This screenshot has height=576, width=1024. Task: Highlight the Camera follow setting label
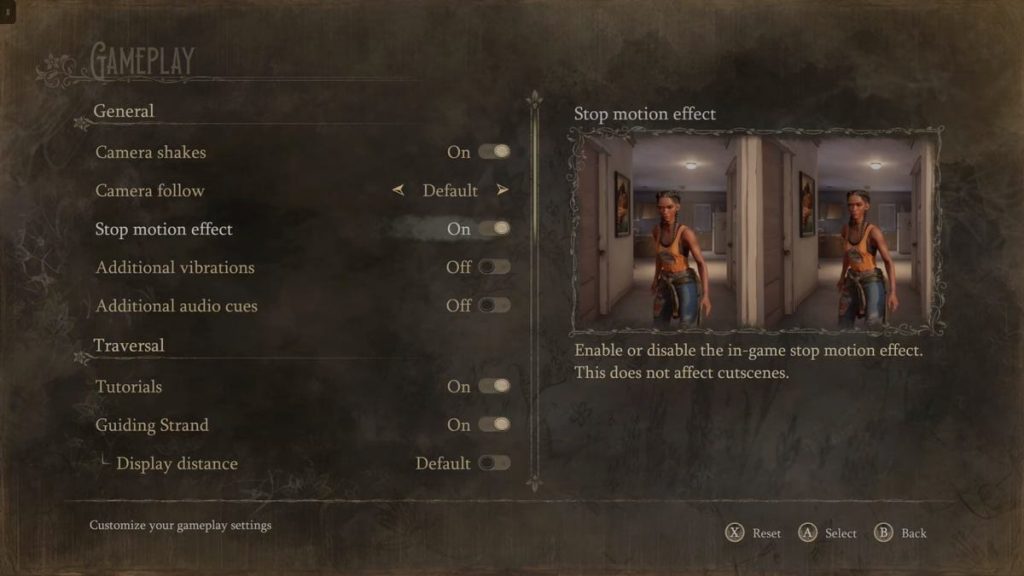click(149, 190)
